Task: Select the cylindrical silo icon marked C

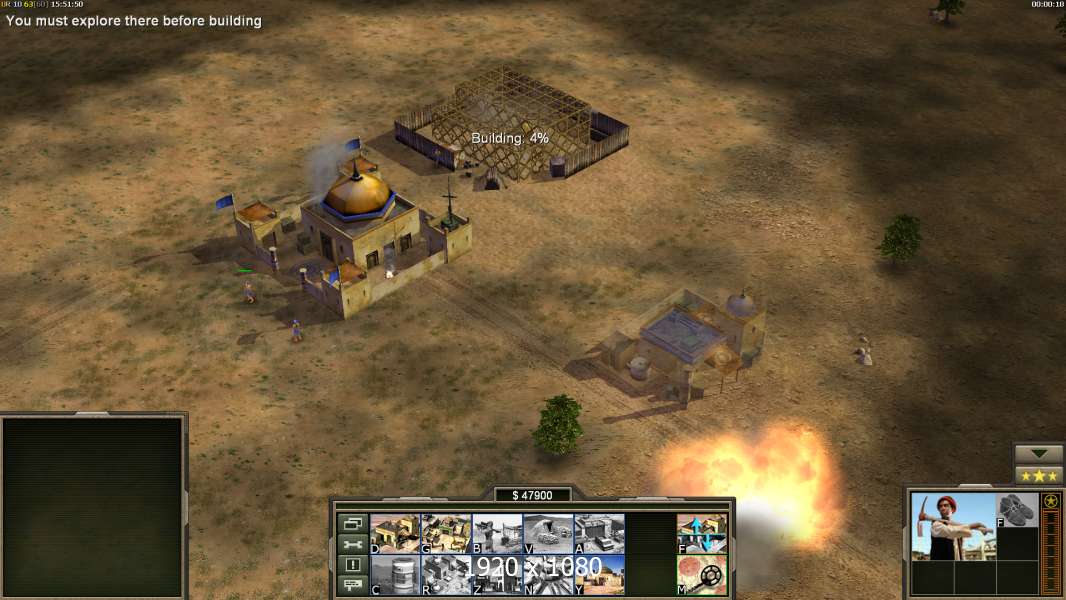Action: tap(395, 575)
